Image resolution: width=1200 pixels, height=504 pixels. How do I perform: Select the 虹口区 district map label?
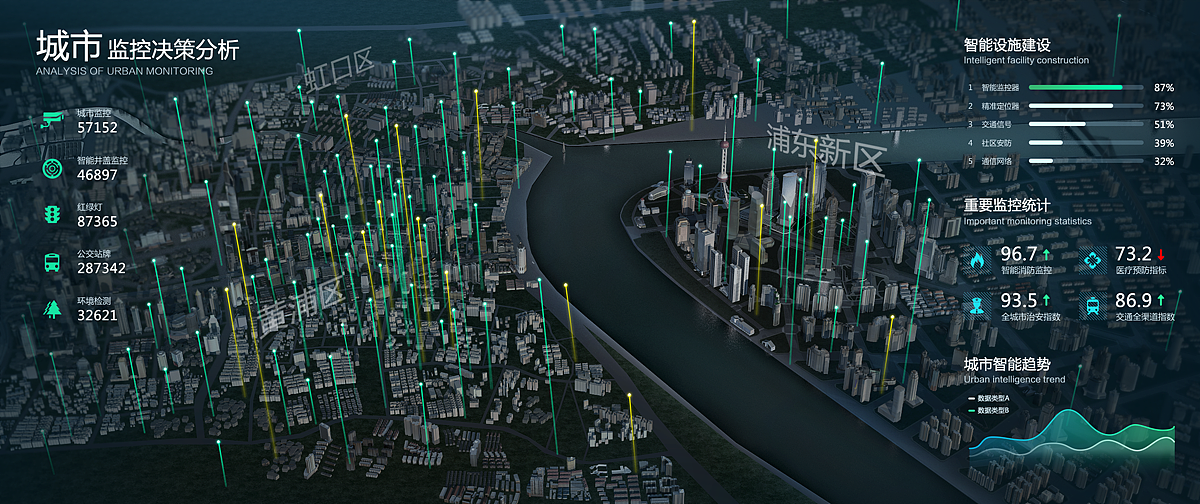pos(338,73)
